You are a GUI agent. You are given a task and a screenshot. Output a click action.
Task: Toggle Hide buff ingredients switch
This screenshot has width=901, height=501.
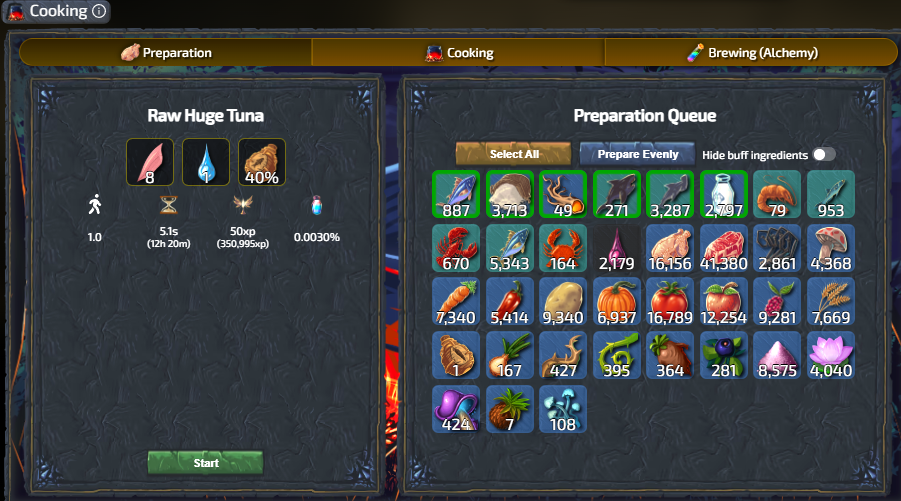pos(824,154)
